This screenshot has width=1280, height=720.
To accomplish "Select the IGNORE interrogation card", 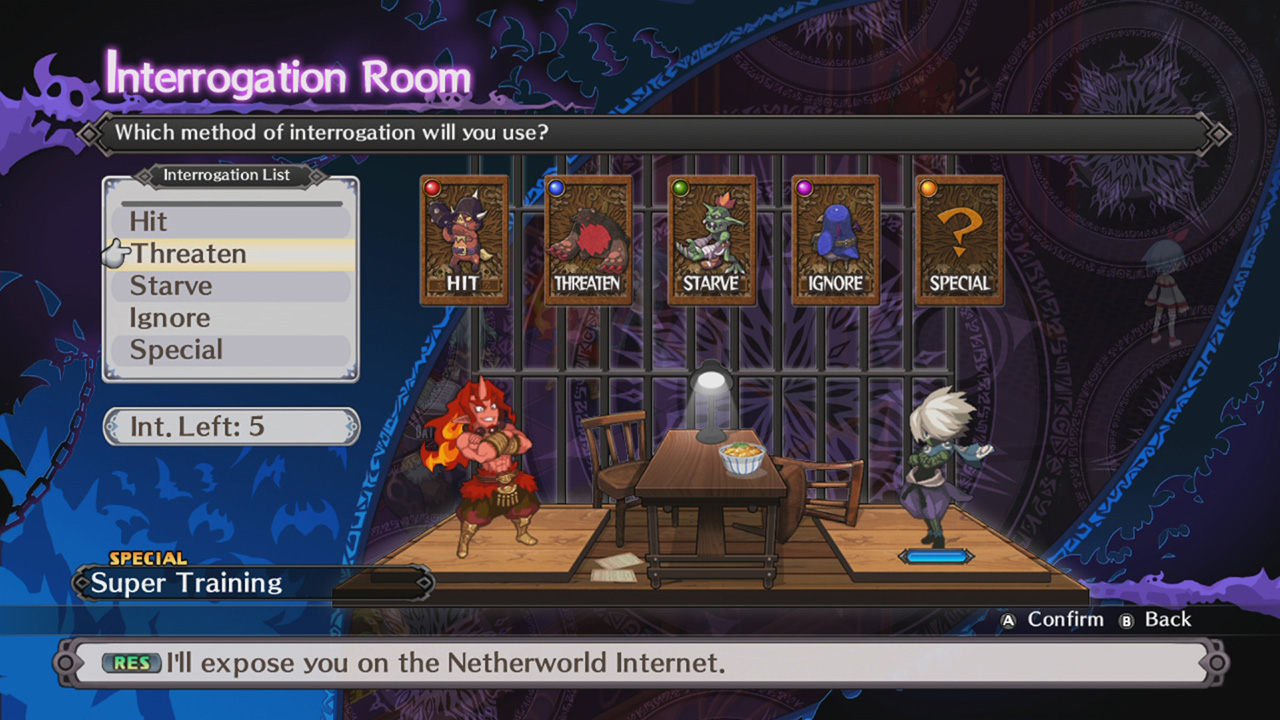I will click(834, 240).
